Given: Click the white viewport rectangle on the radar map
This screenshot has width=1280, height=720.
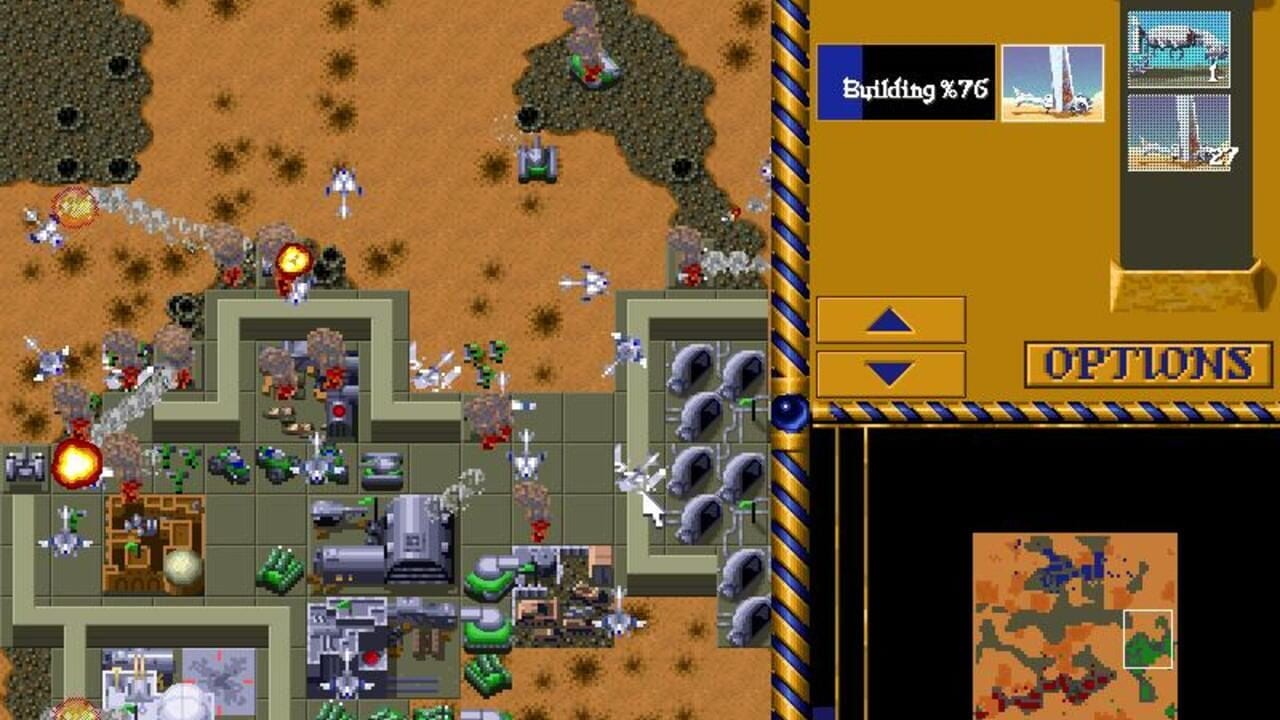Looking at the screenshot, I should 1147,640.
